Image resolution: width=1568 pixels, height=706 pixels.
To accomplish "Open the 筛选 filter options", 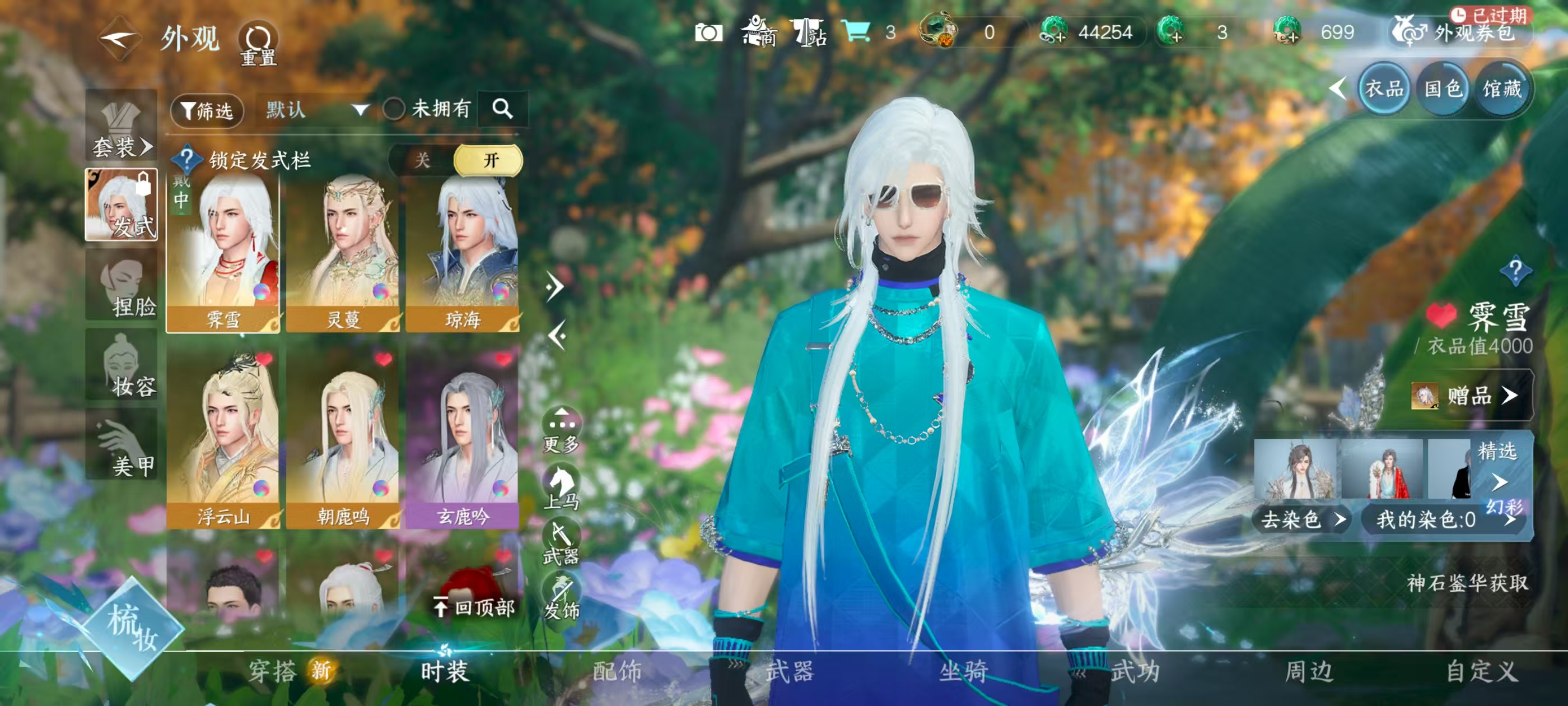I will (207, 110).
